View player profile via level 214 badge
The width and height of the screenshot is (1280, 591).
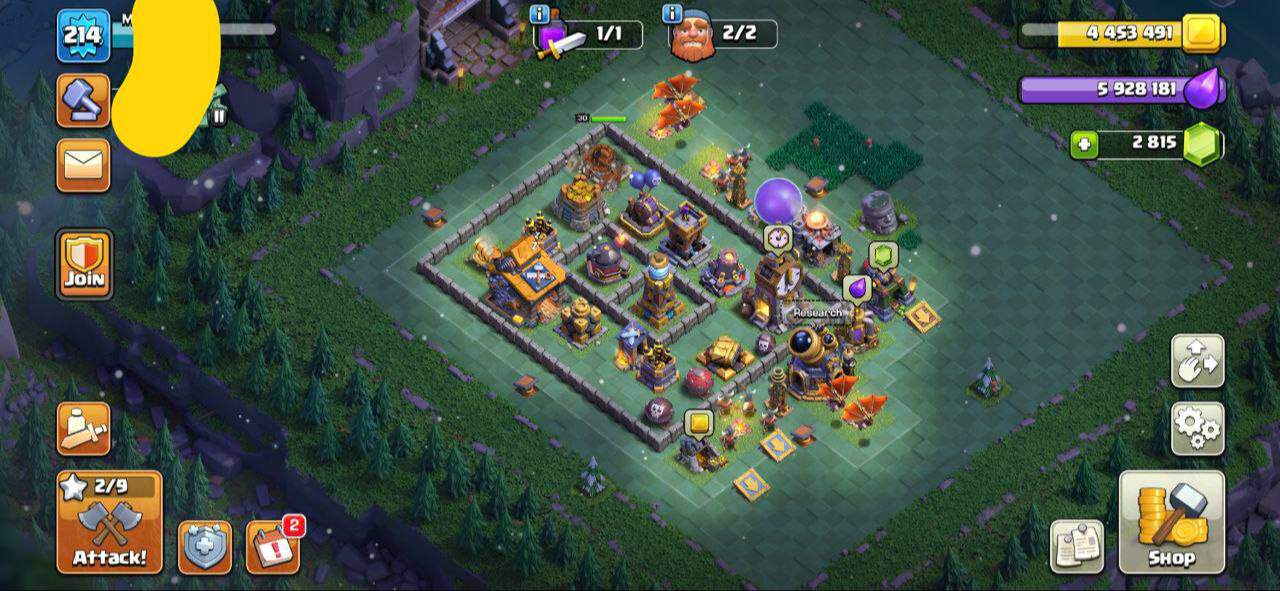point(83,36)
